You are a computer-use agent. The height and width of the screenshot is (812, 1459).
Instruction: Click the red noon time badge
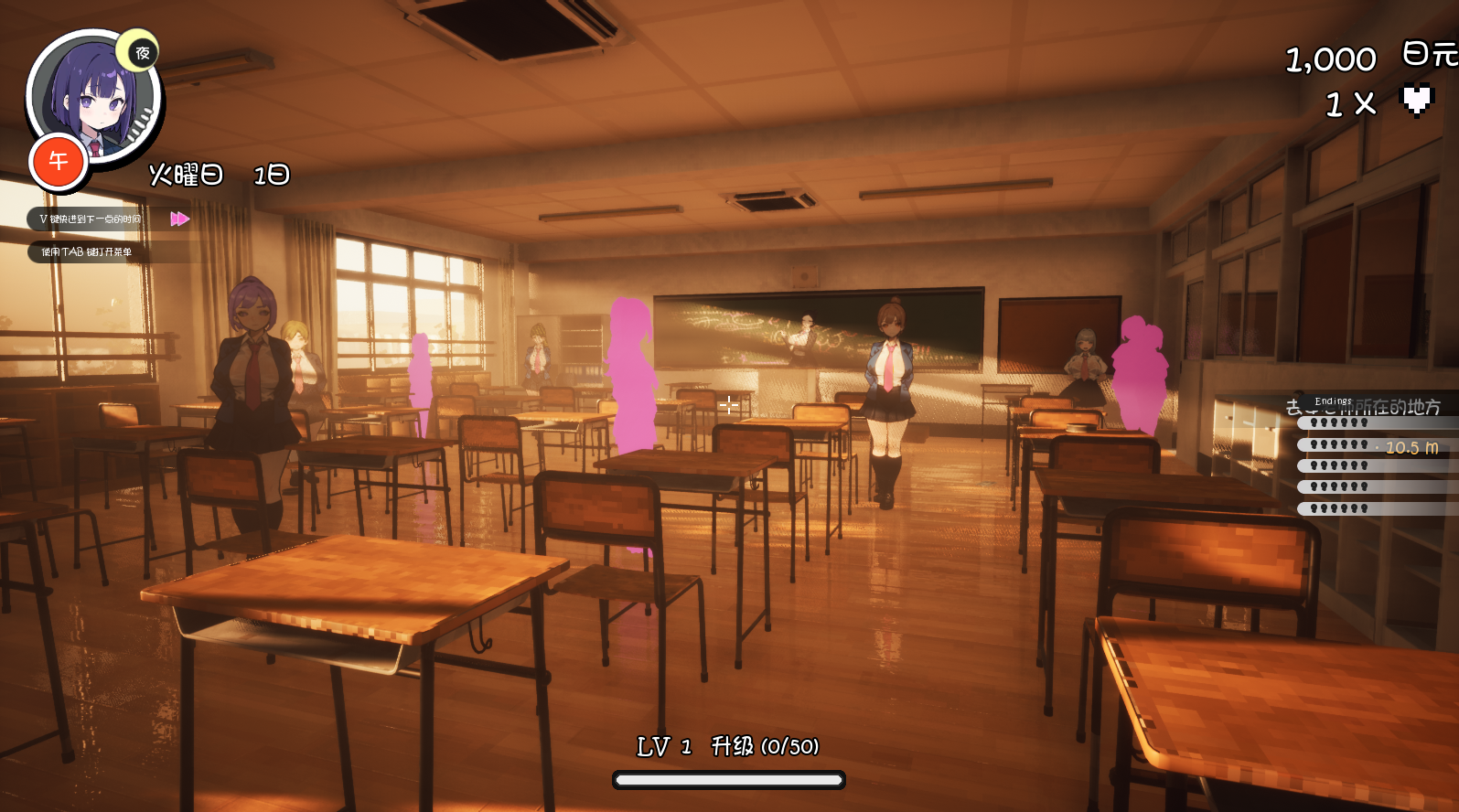pyautogui.click(x=59, y=162)
